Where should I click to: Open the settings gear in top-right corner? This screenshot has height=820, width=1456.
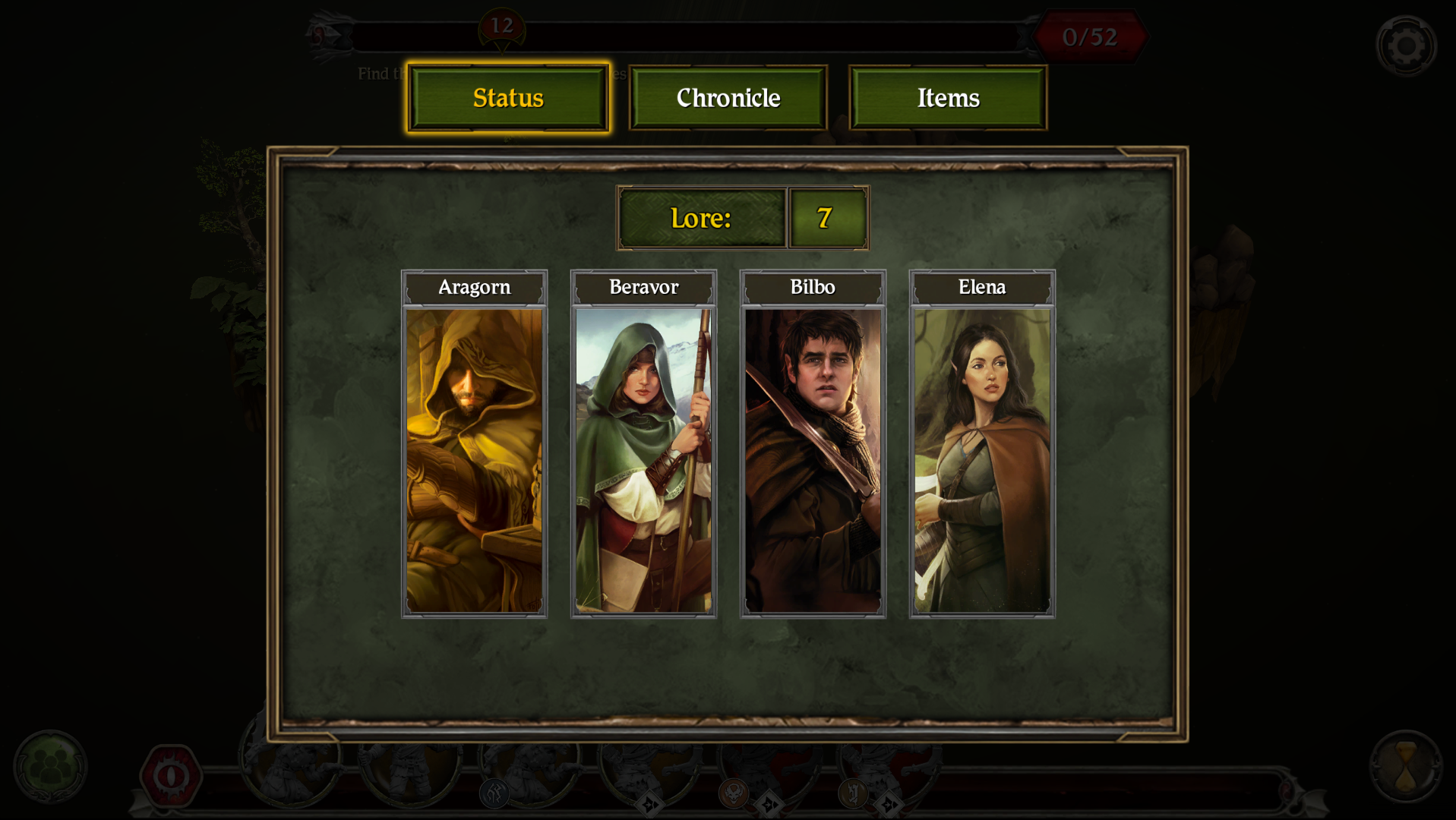click(1407, 44)
